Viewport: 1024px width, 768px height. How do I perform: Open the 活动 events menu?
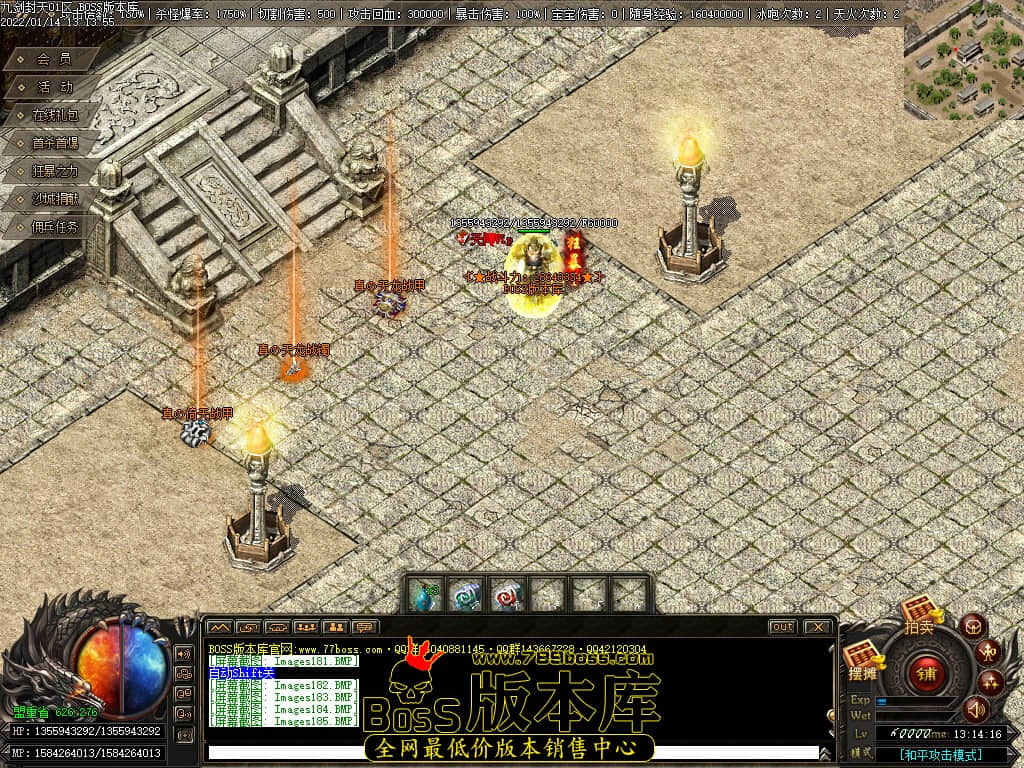coord(54,87)
